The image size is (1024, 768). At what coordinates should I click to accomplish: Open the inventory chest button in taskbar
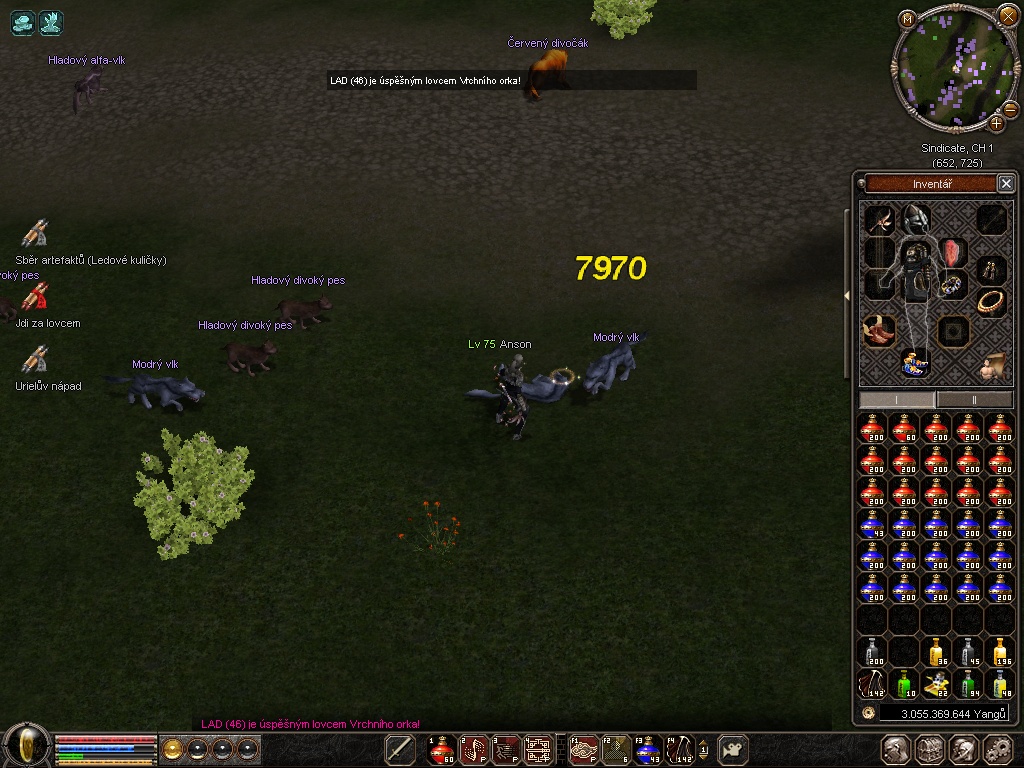pos(930,749)
